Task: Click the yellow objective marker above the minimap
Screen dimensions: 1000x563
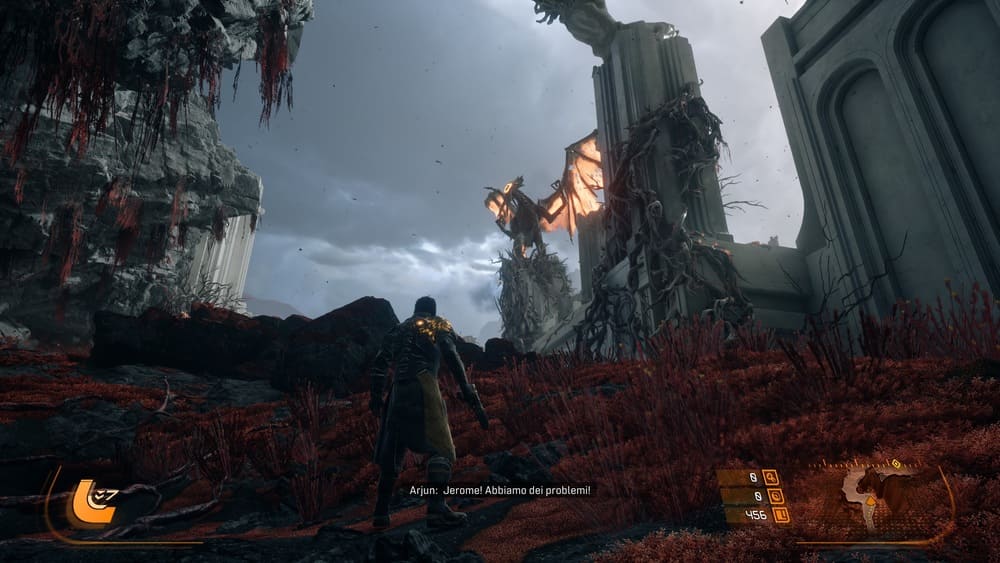Action: pyautogui.click(x=896, y=464)
